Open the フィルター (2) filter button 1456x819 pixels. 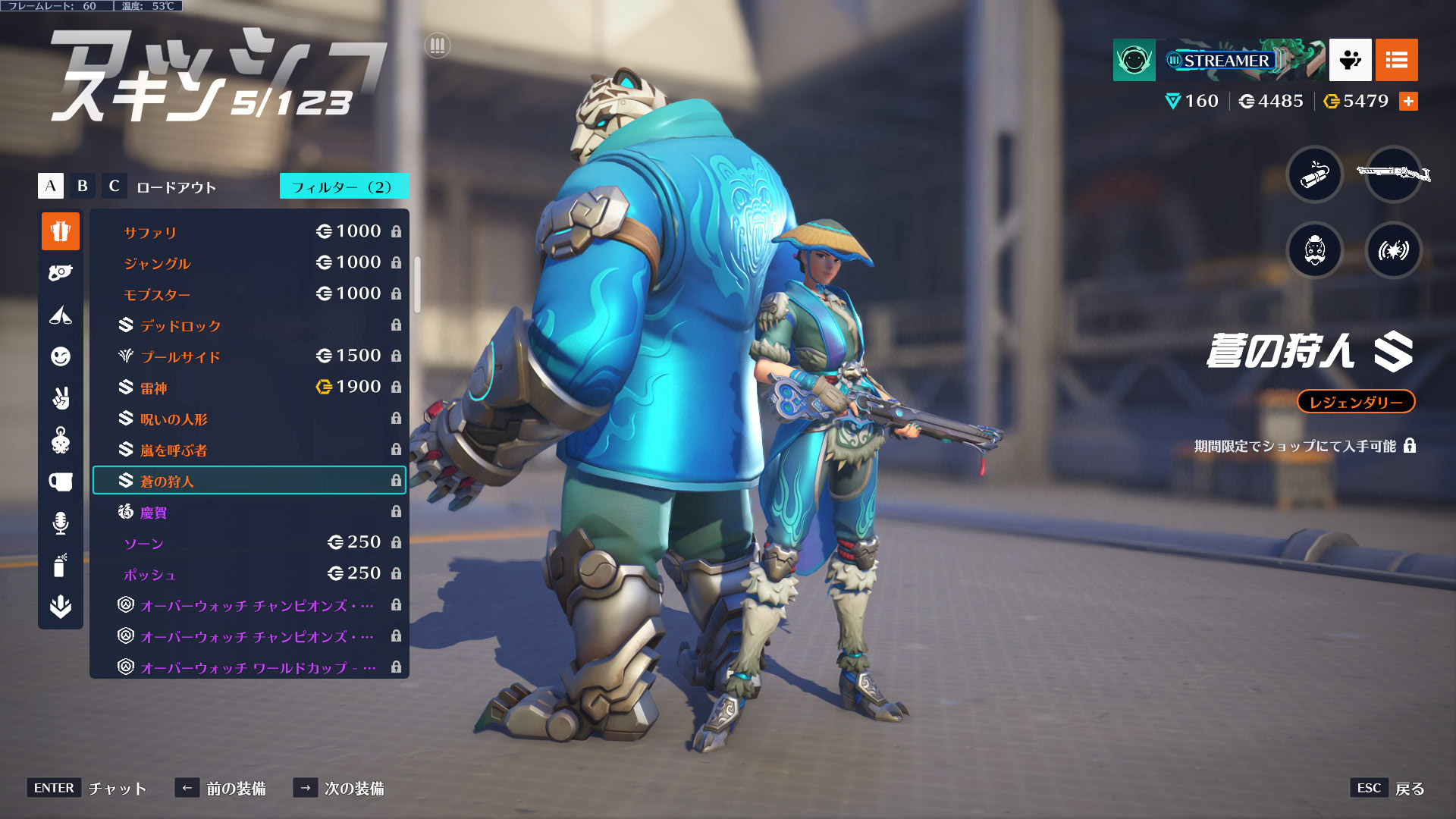(x=344, y=187)
